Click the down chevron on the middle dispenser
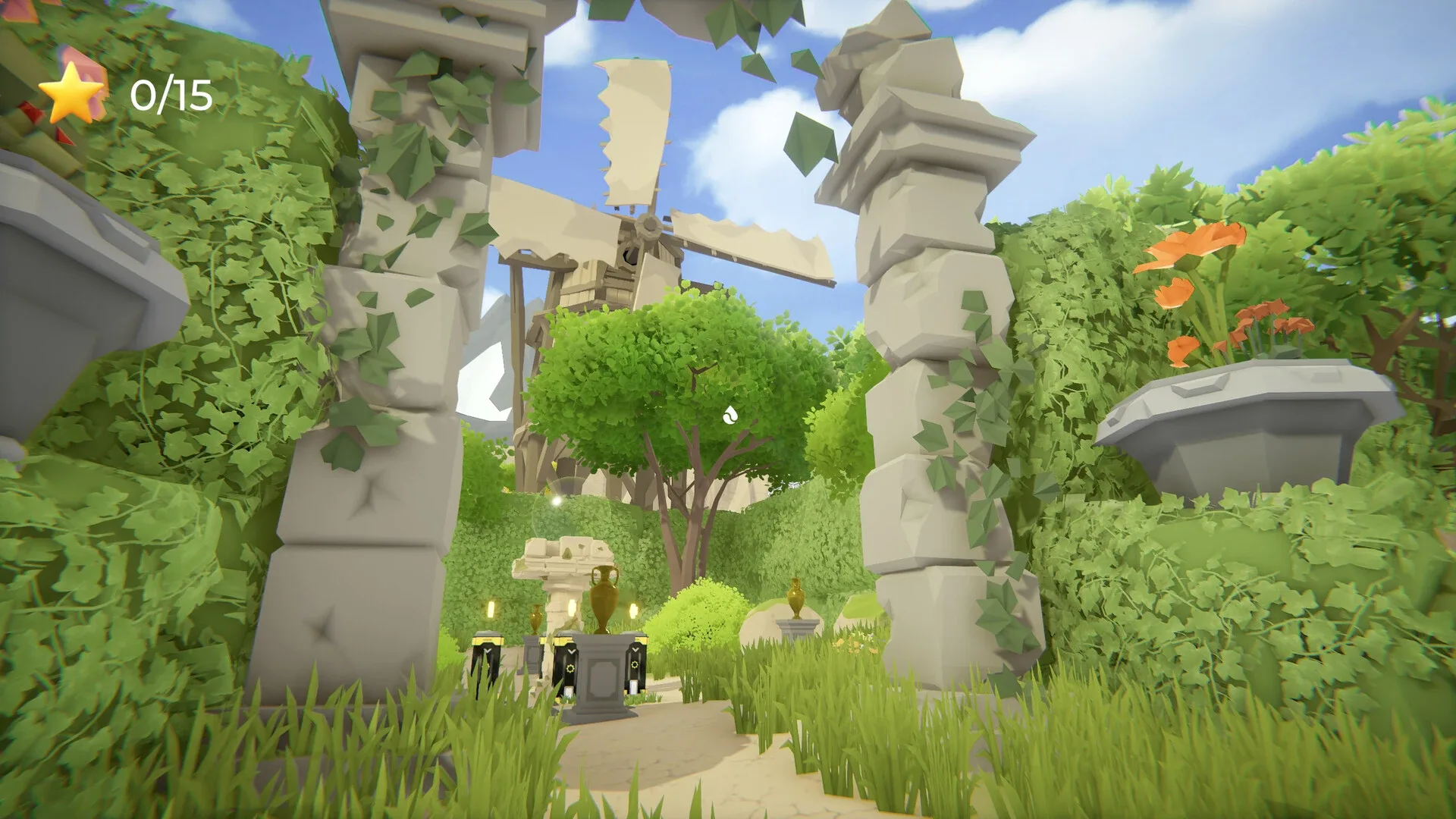The image size is (1456, 819). [572, 651]
